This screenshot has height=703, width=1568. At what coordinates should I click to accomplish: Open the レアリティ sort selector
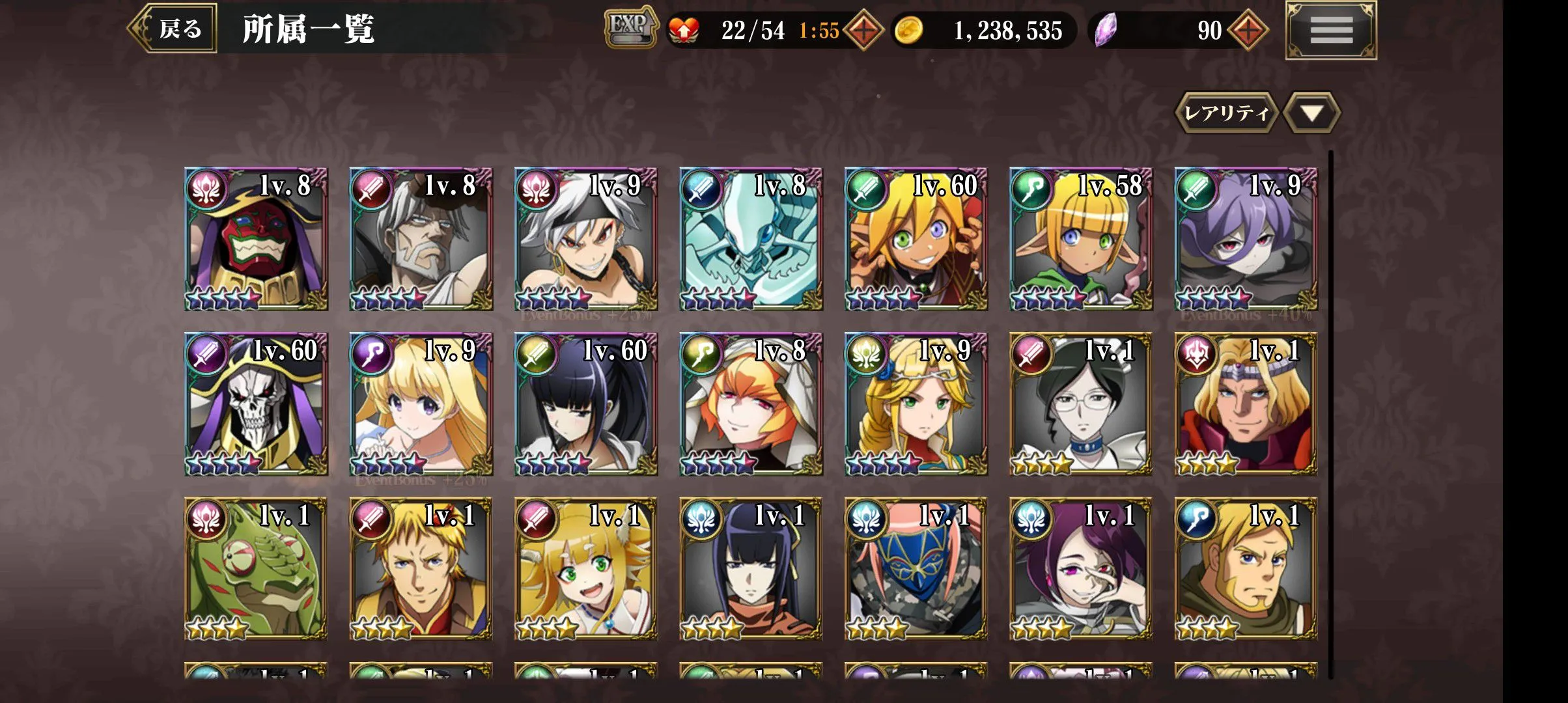coord(1225,113)
